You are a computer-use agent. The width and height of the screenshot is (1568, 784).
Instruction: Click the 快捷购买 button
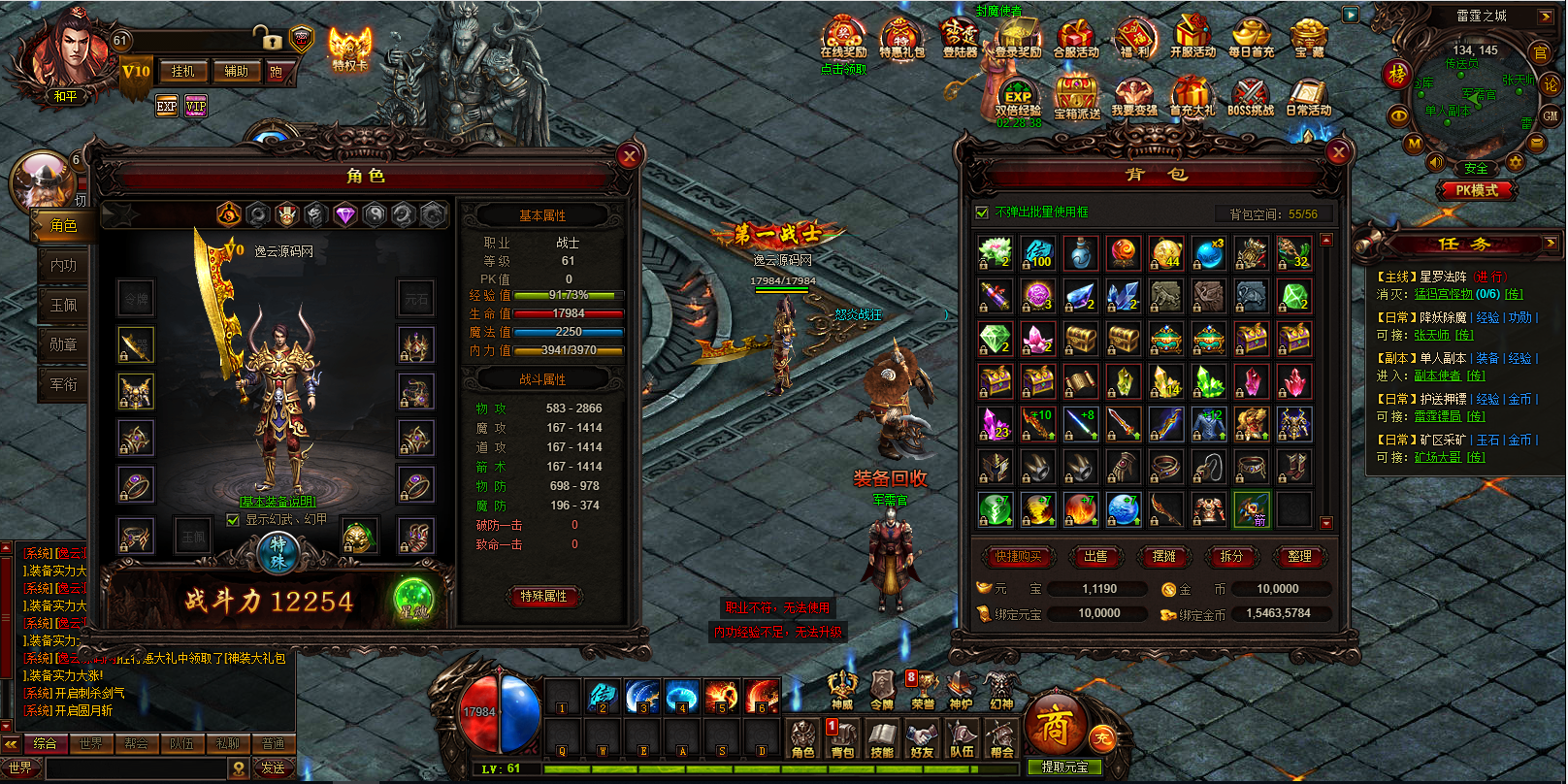[1018, 556]
